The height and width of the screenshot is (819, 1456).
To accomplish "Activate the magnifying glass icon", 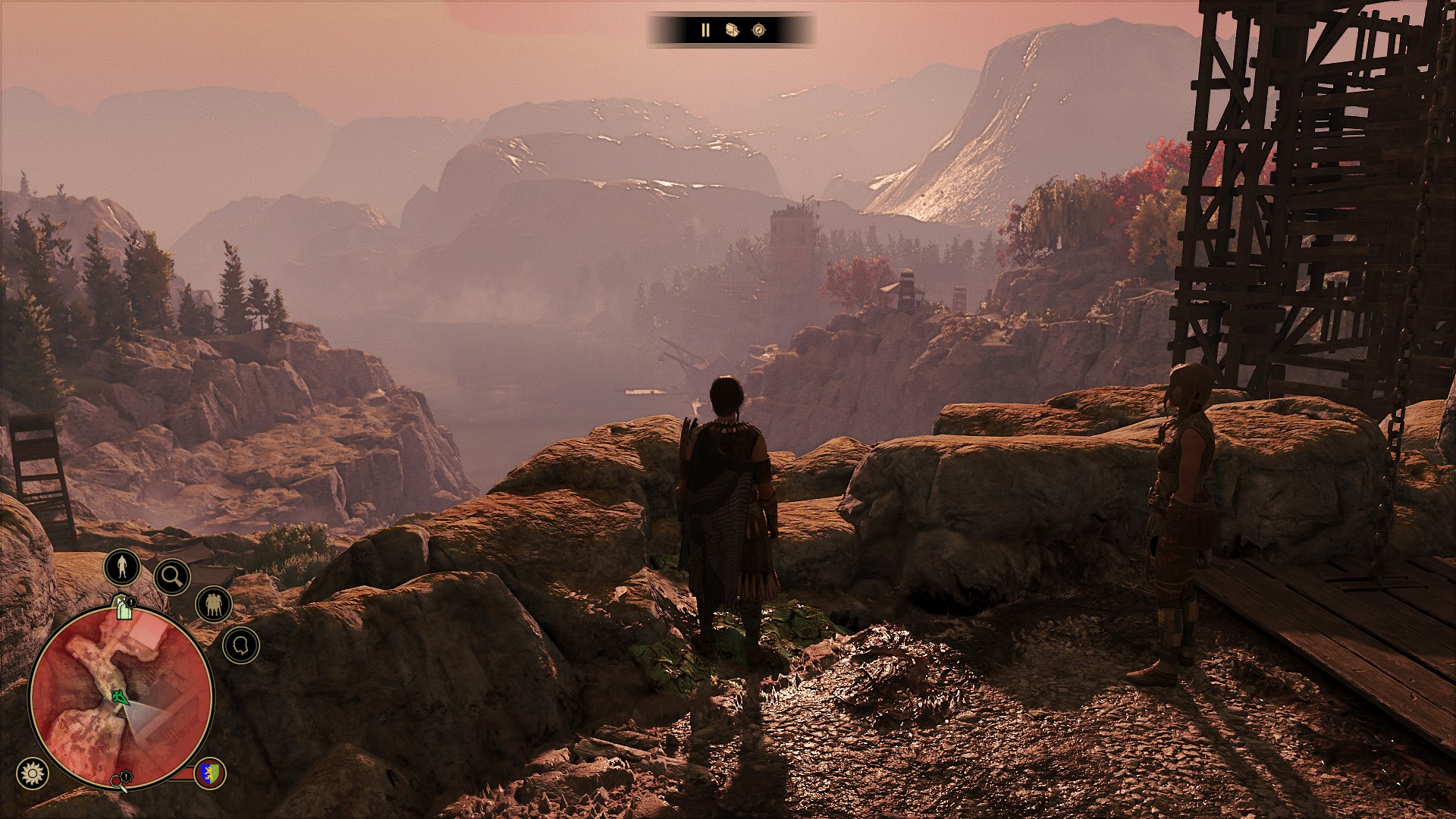I will tap(172, 577).
